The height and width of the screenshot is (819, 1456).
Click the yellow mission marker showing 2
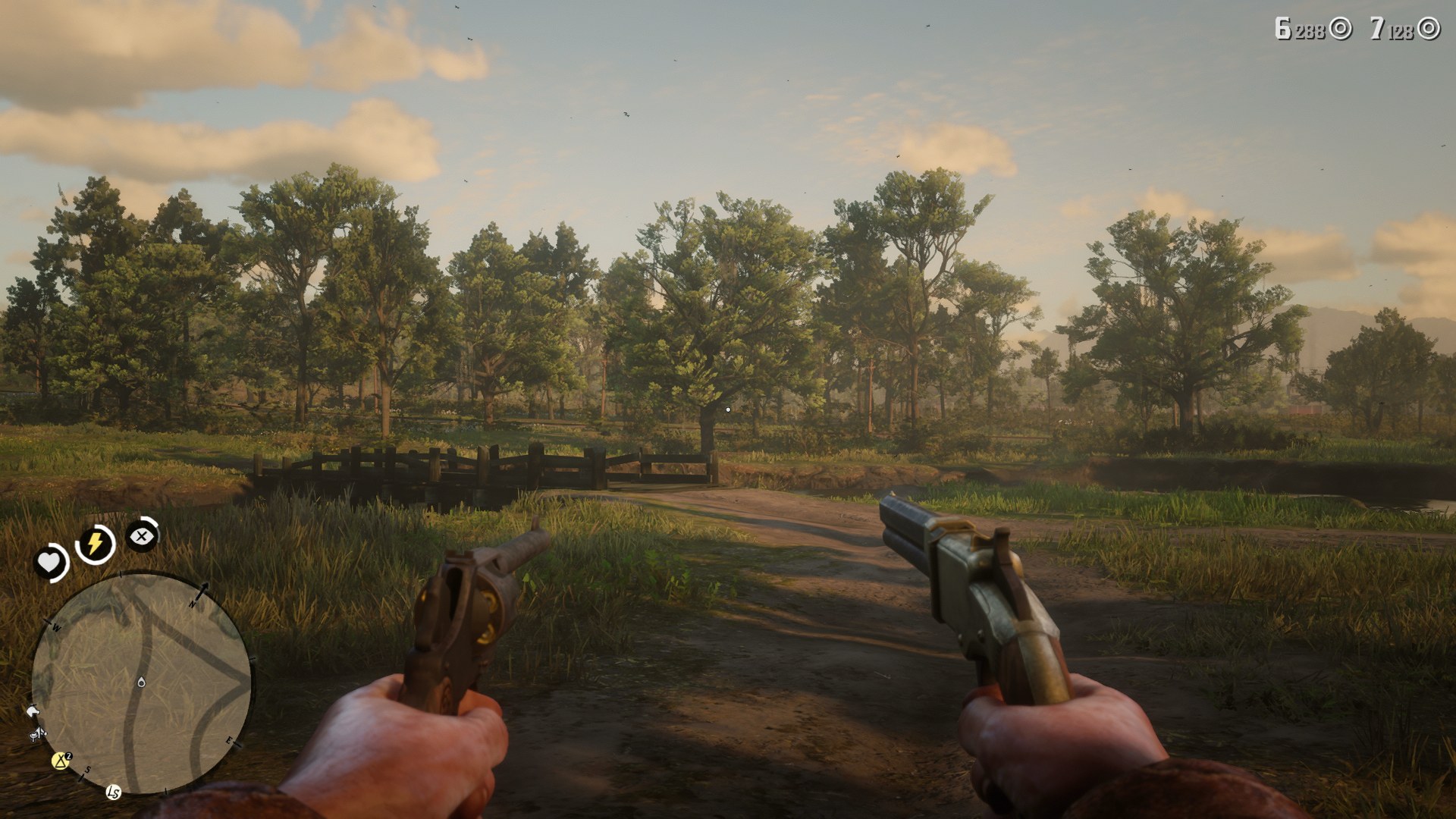60,760
